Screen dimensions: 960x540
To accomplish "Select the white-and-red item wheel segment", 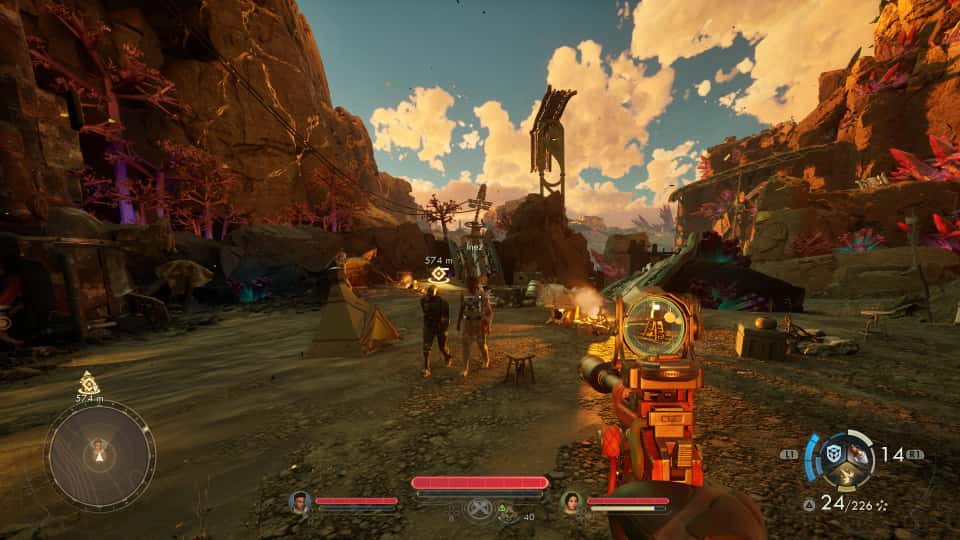I will pyautogui.click(x=858, y=452).
